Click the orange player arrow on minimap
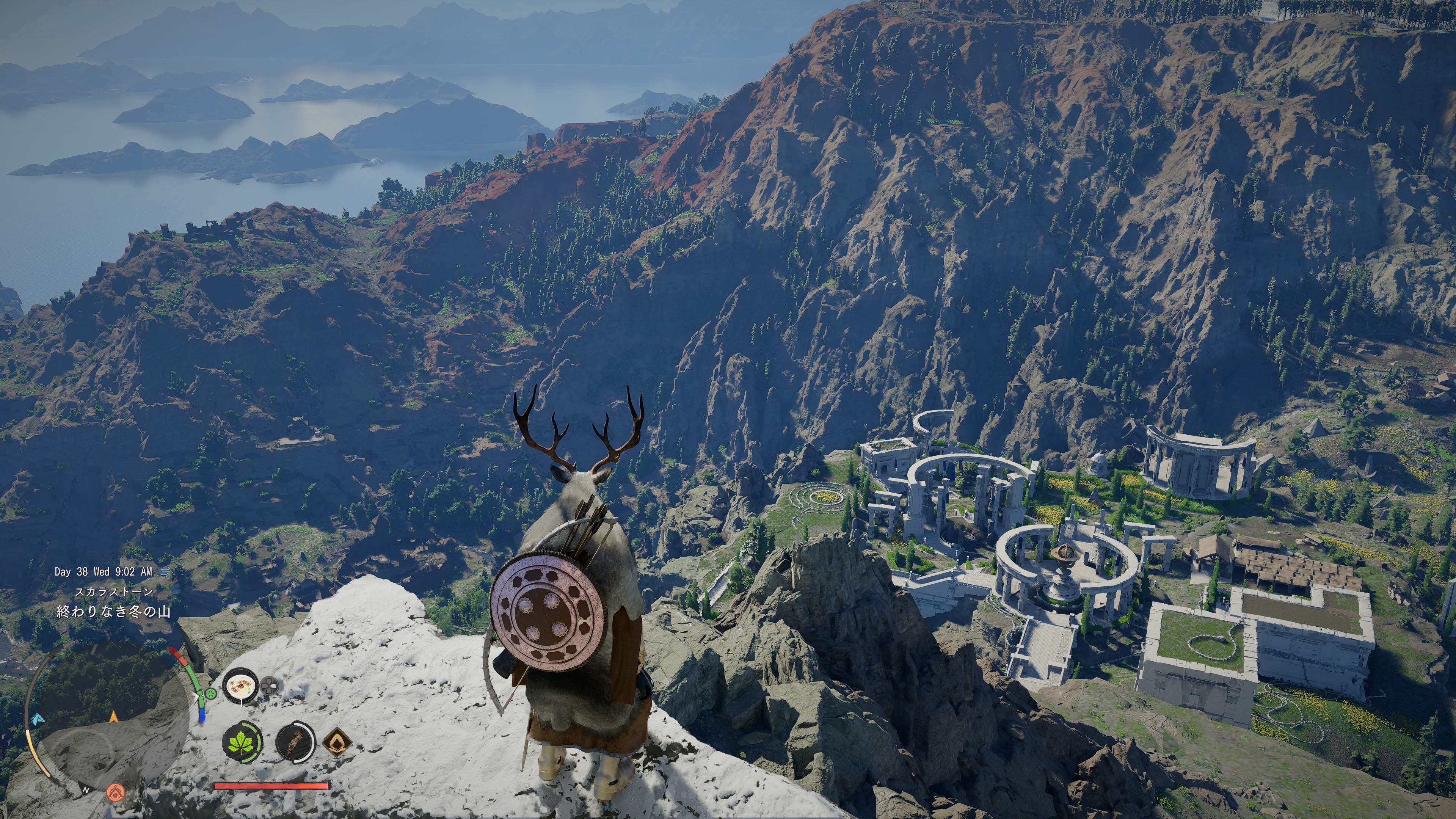The image size is (1456, 819). pyautogui.click(x=114, y=717)
